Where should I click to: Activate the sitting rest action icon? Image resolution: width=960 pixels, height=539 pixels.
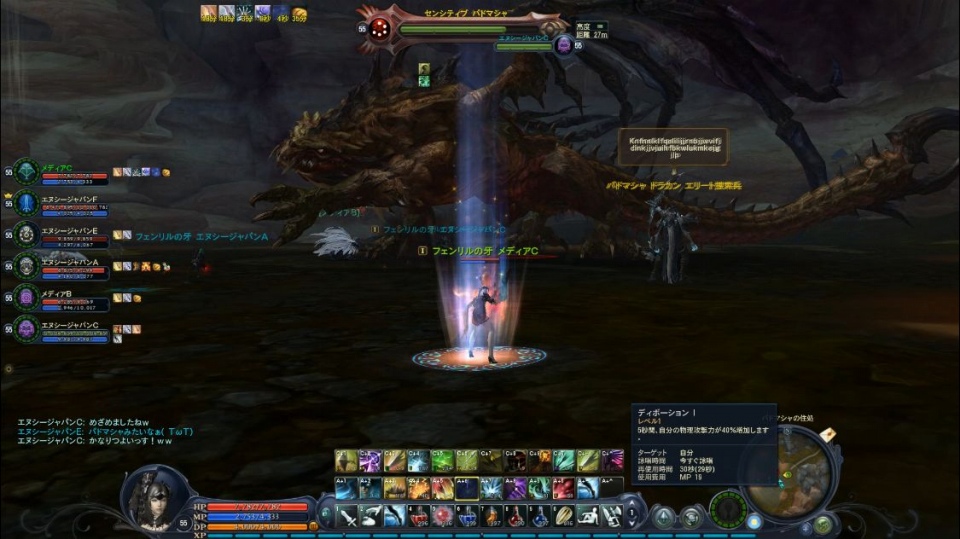coord(589,516)
